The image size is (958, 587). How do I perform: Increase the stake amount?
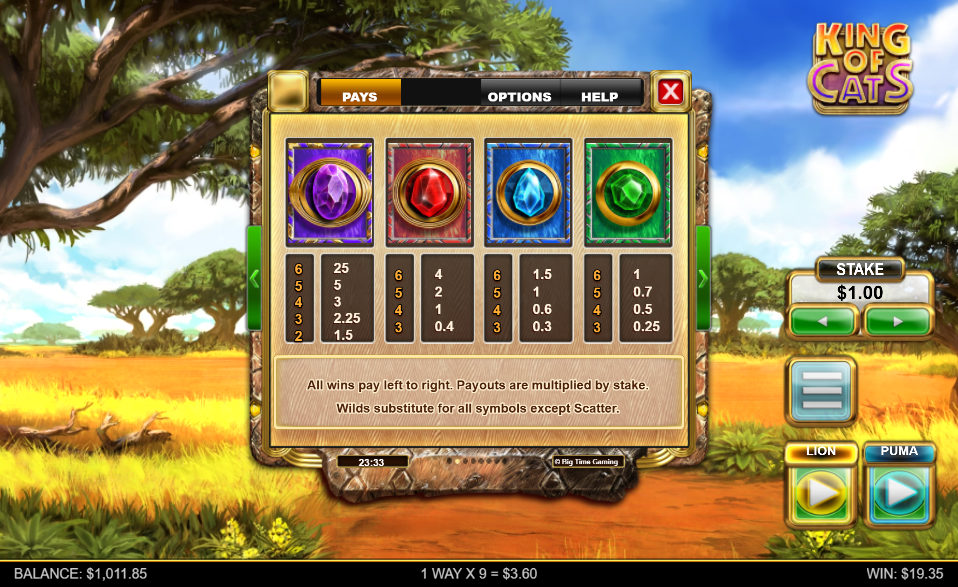point(897,322)
